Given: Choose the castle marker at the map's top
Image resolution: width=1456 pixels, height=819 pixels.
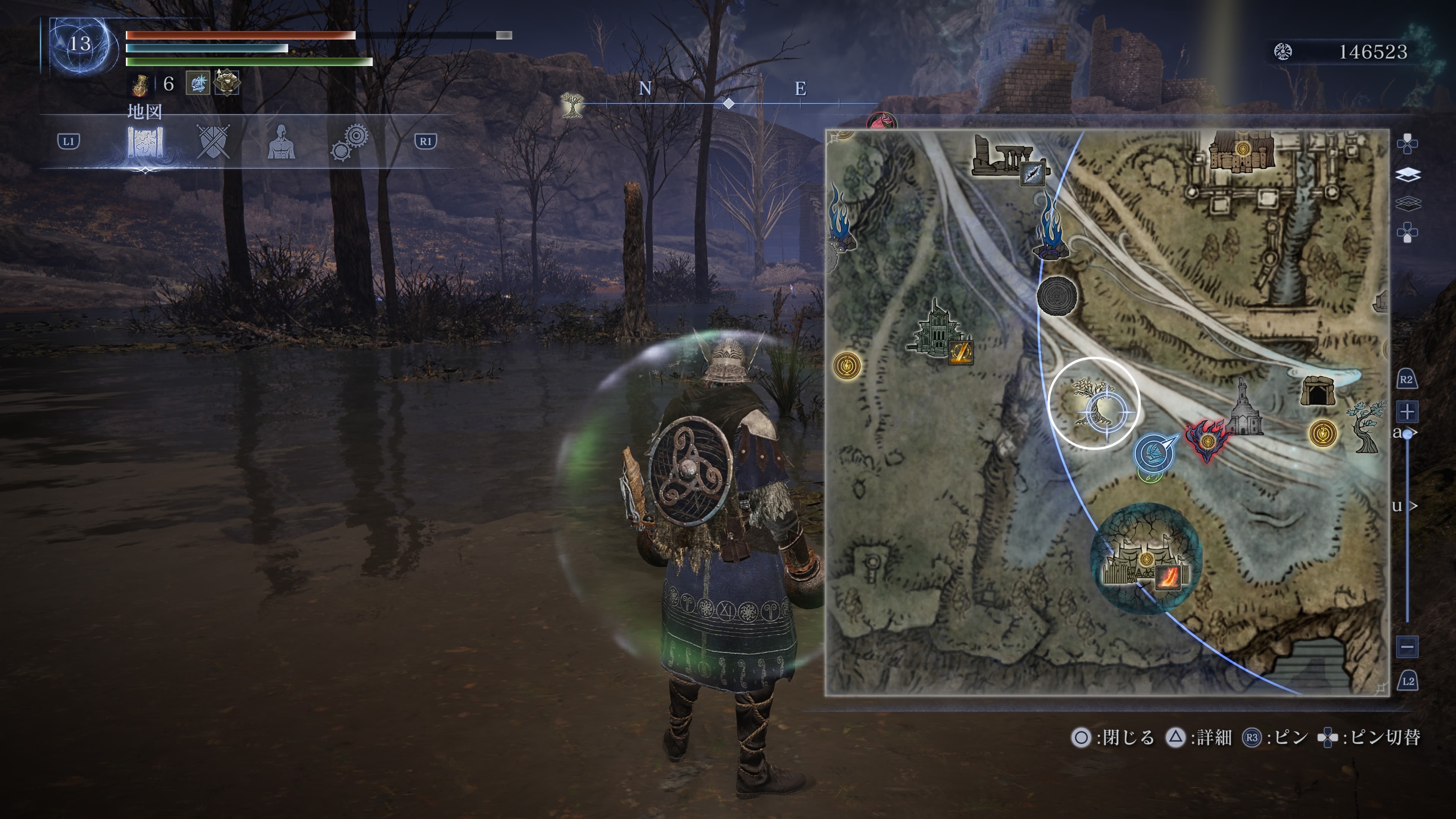Looking at the screenshot, I should pos(1242,151).
